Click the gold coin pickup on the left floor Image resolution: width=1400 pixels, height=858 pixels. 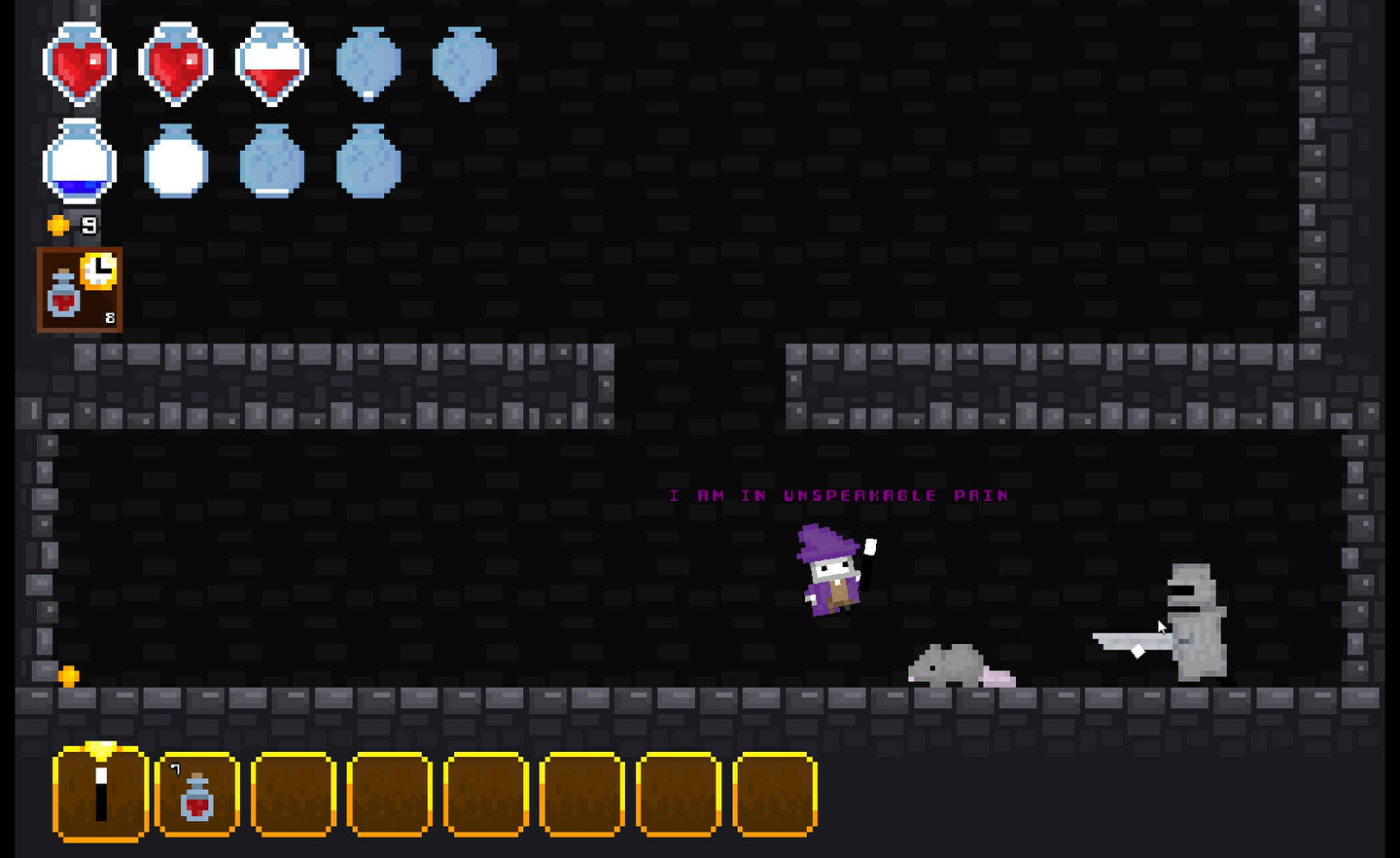point(67,676)
